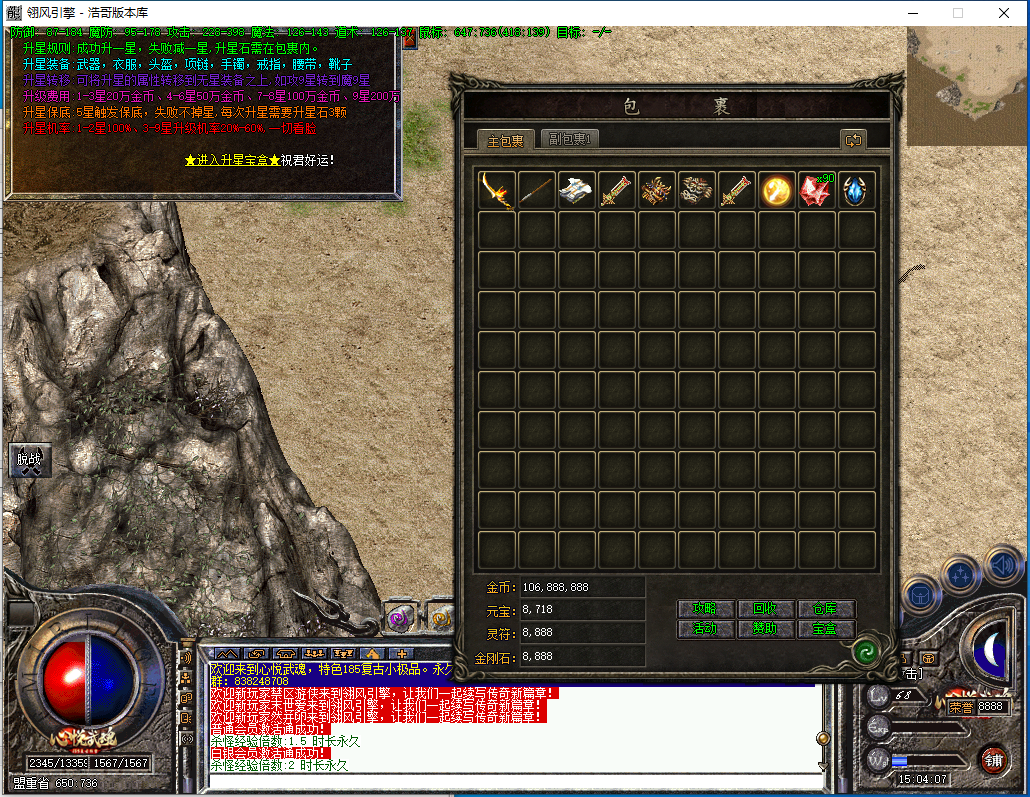Open the 宝盒 treasure box
Image resolution: width=1030 pixels, height=797 pixels.
(x=825, y=629)
